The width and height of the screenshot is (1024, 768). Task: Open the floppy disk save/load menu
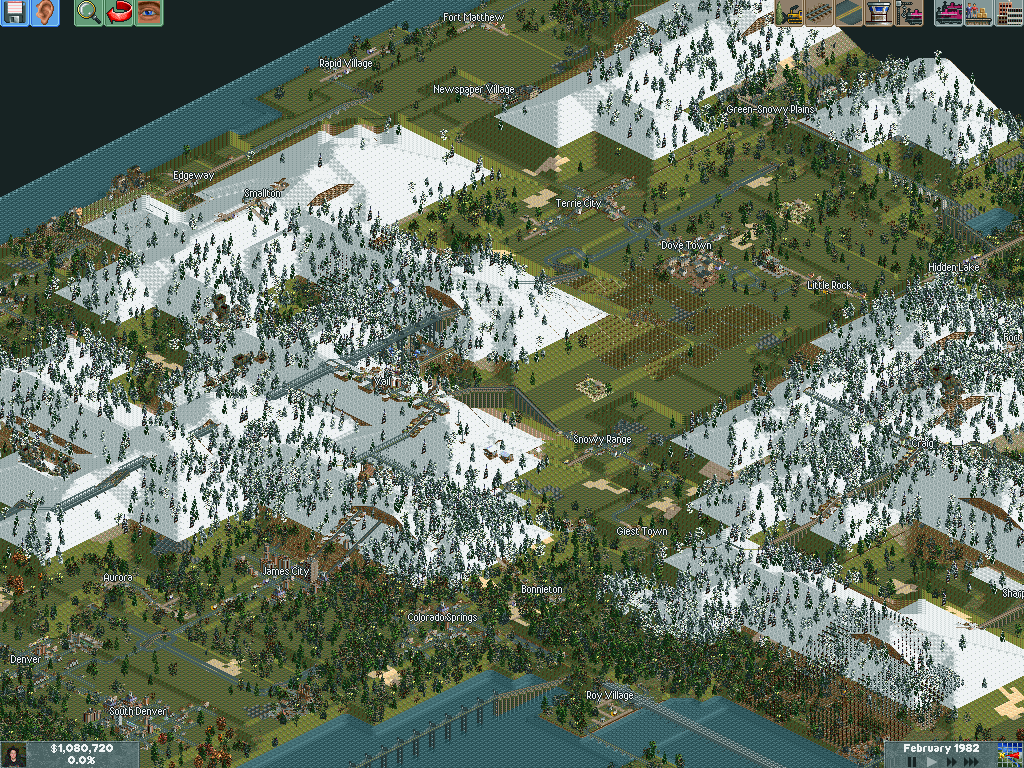[x=15, y=13]
